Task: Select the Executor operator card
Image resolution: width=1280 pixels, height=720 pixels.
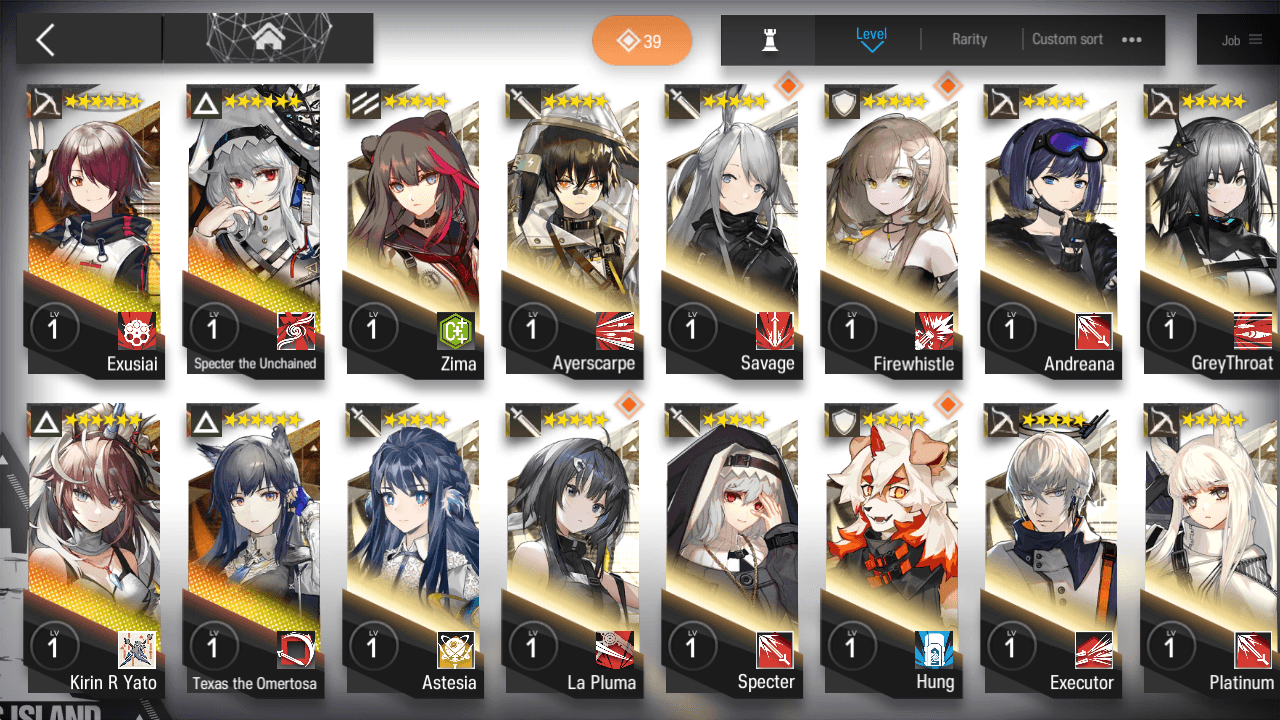Action: click(x=1051, y=550)
